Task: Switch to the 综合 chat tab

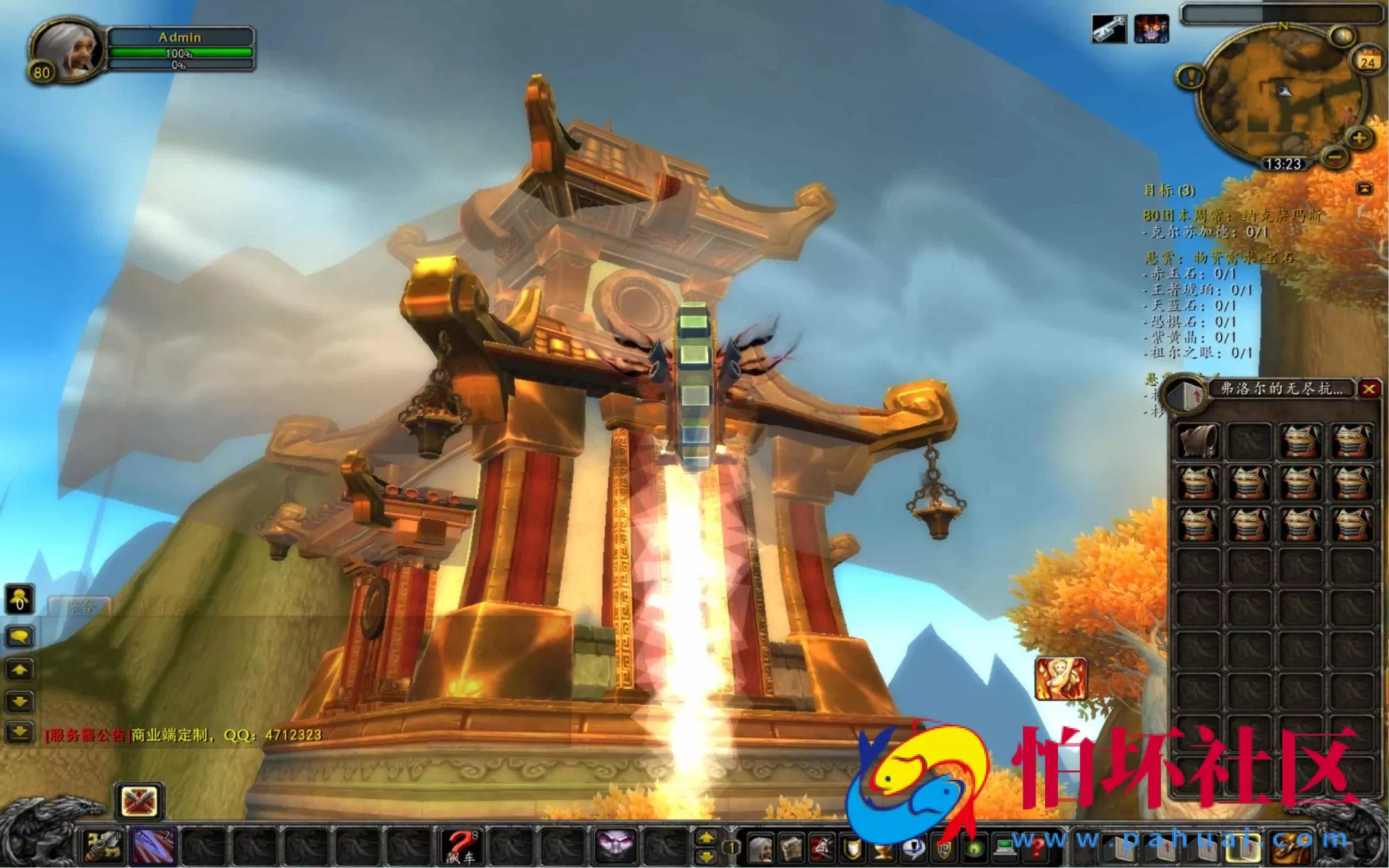Action: [x=81, y=606]
